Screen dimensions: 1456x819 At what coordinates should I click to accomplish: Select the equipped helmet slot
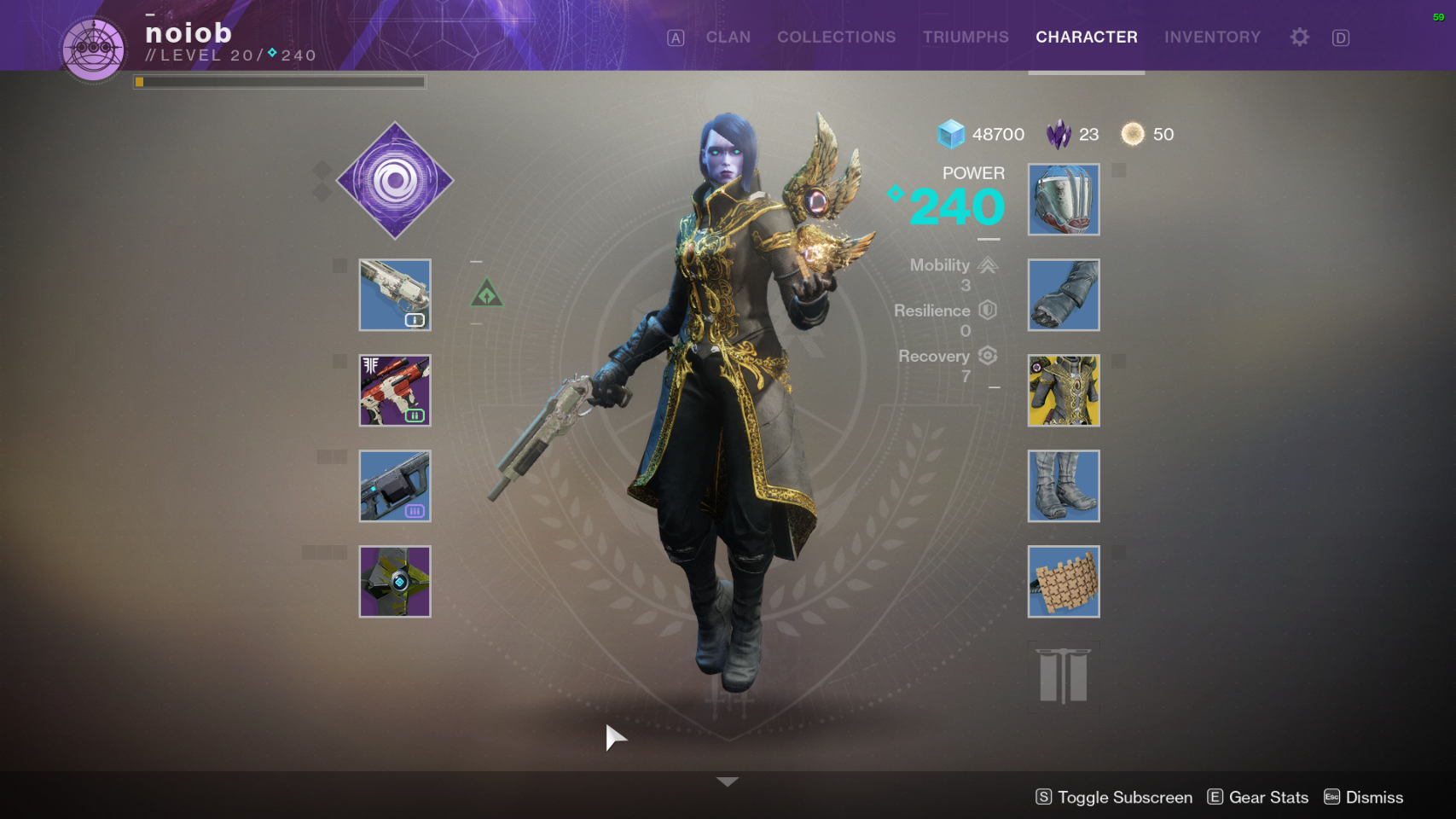pos(1064,200)
